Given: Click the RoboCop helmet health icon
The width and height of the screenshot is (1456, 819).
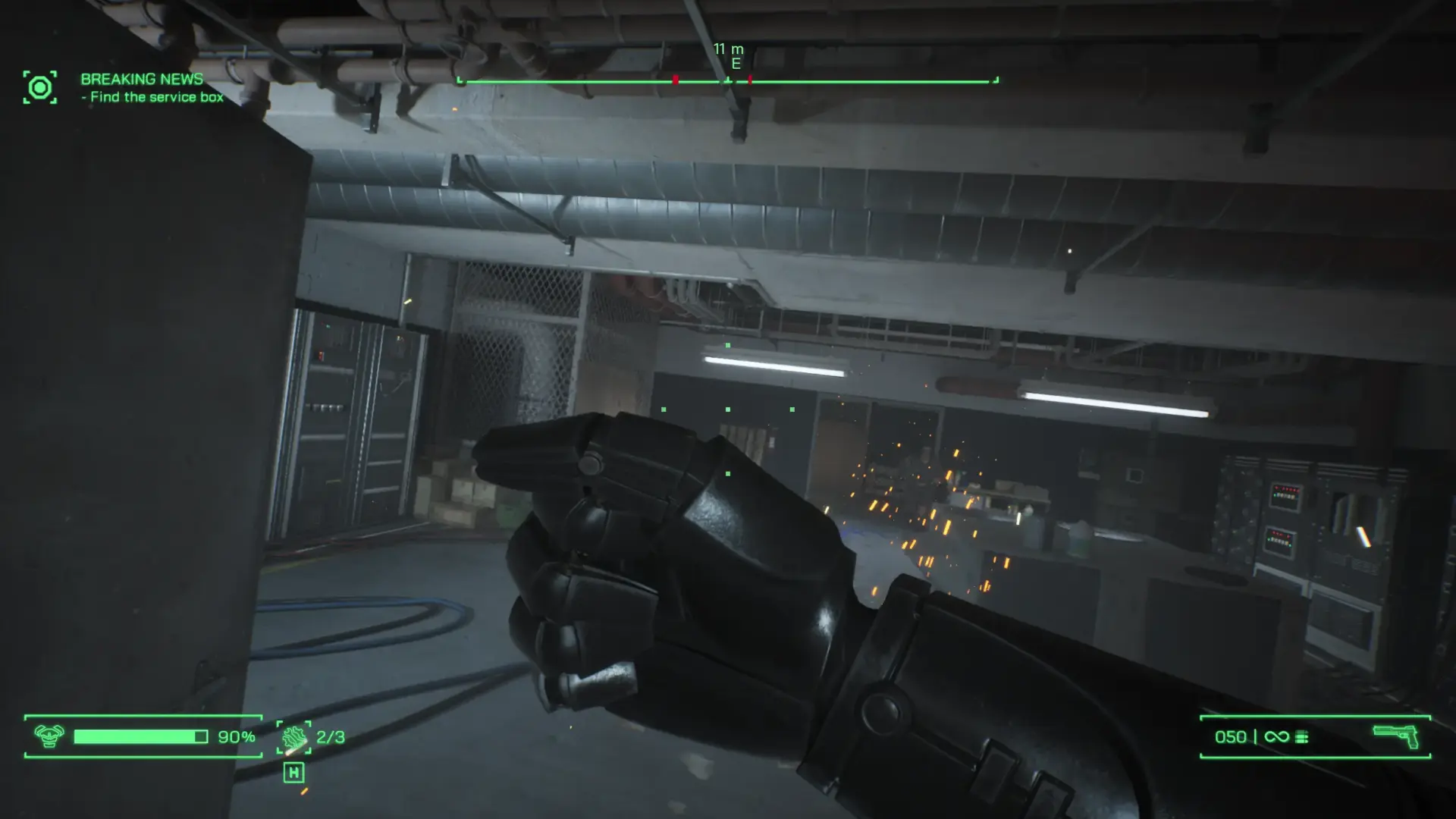Looking at the screenshot, I should tap(49, 736).
